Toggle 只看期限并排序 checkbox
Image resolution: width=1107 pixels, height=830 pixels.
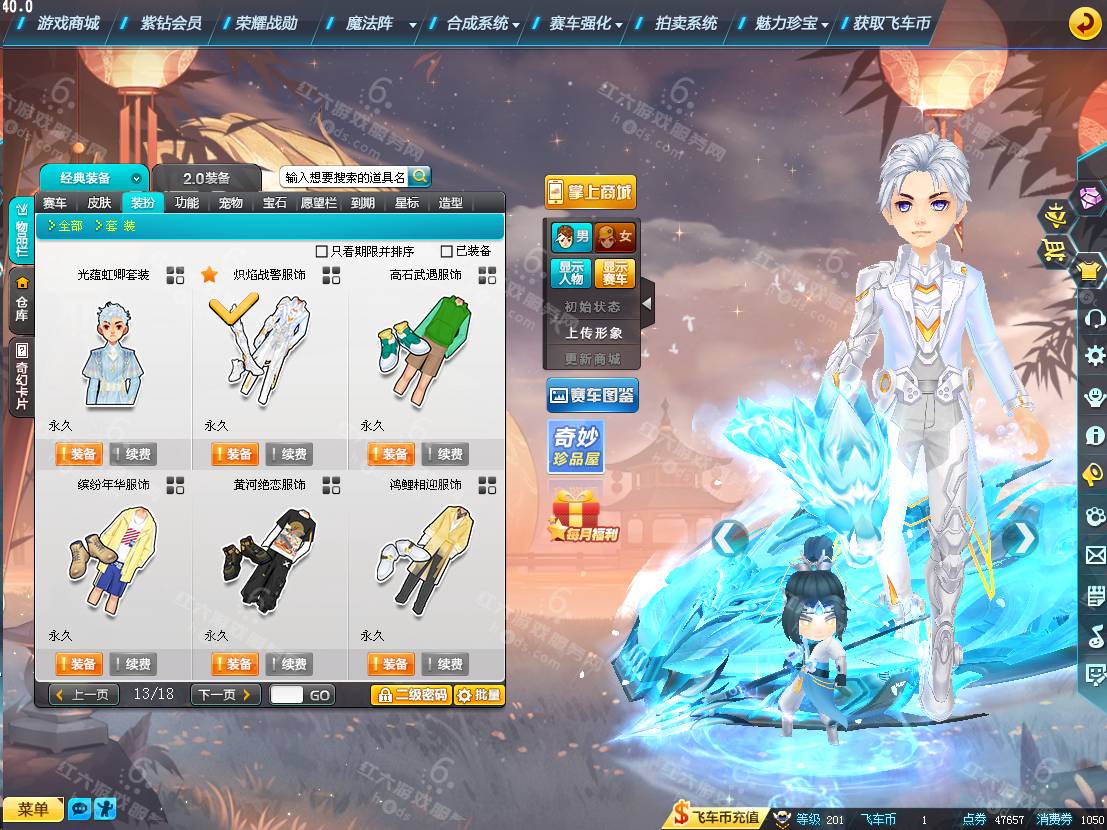322,252
